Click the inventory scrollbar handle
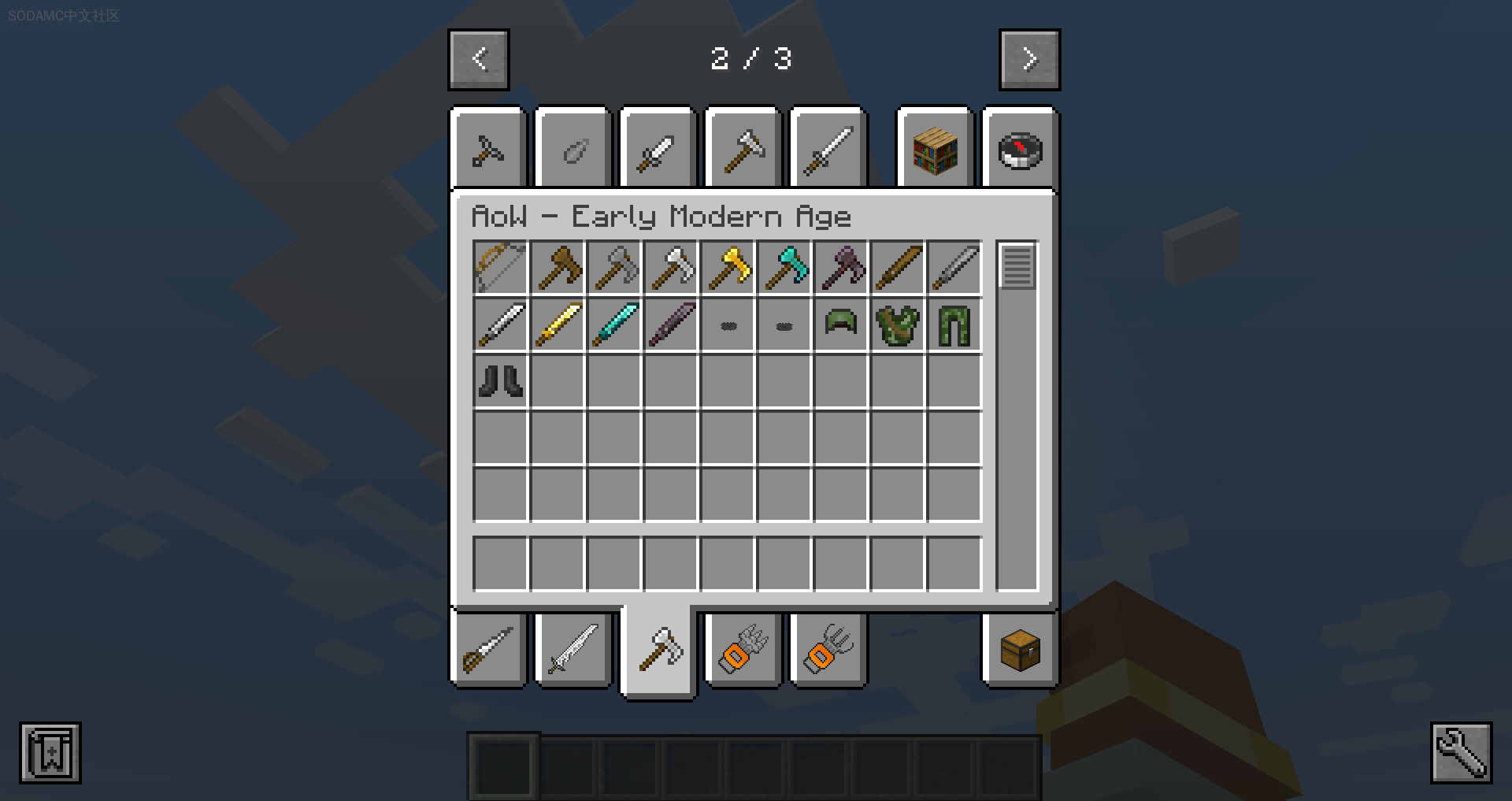The height and width of the screenshot is (801, 1512). point(1017,266)
